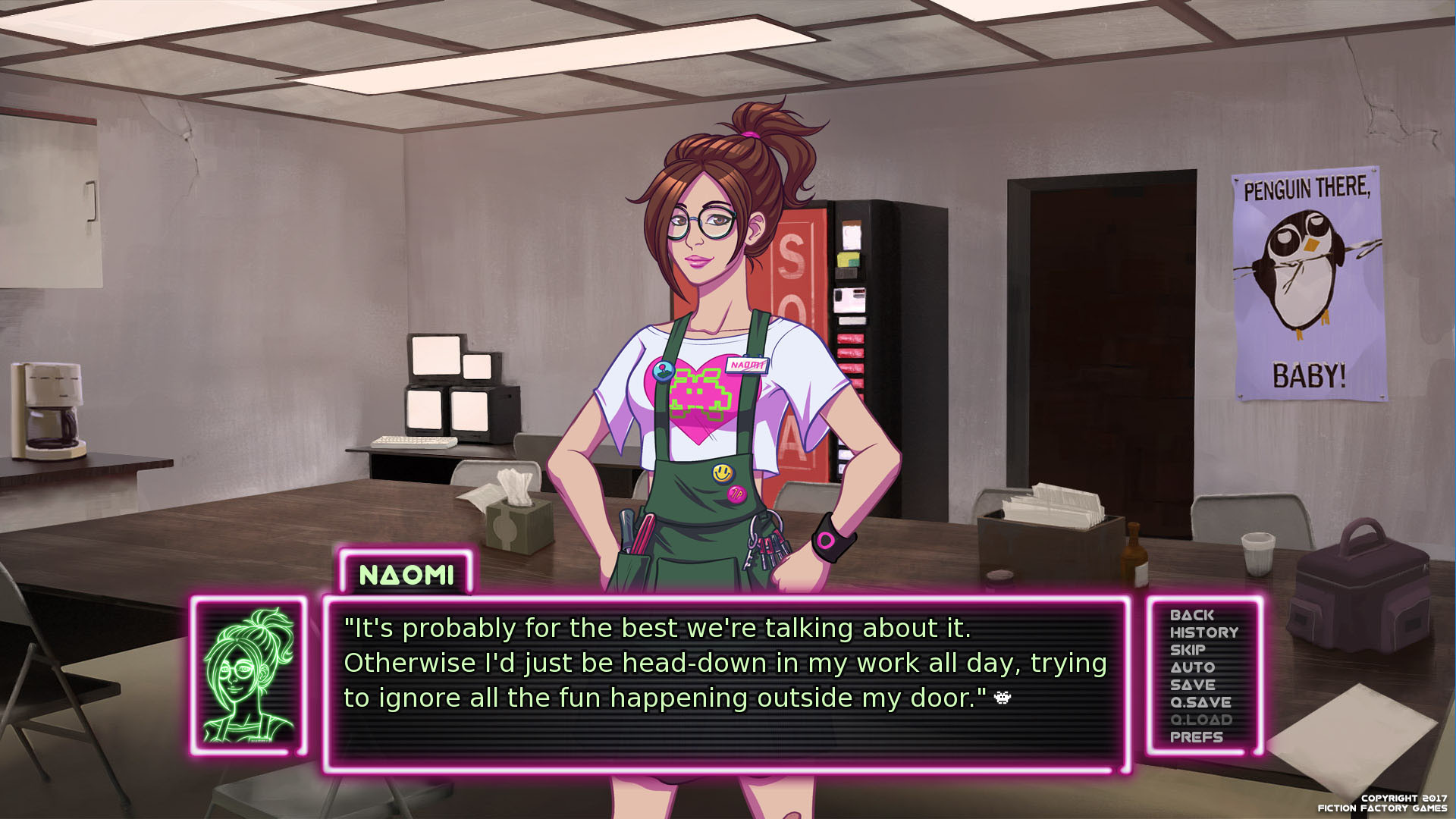Select the NAOMI nameplate above the dialogue box
This screenshot has height=819, width=1456.
tap(405, 576)
